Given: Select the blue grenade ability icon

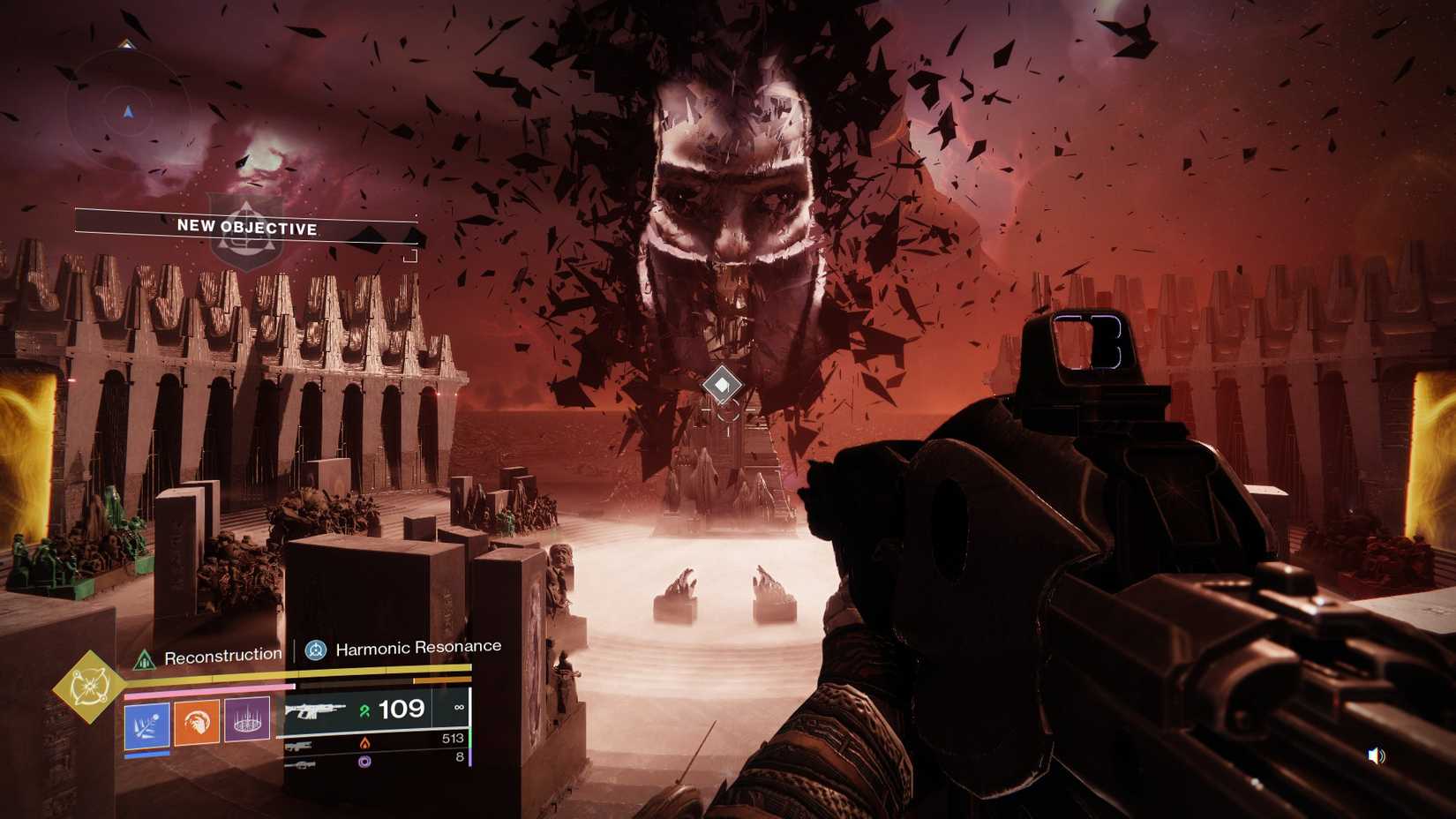Looking at the screenshot, I should tap(147, 725).
